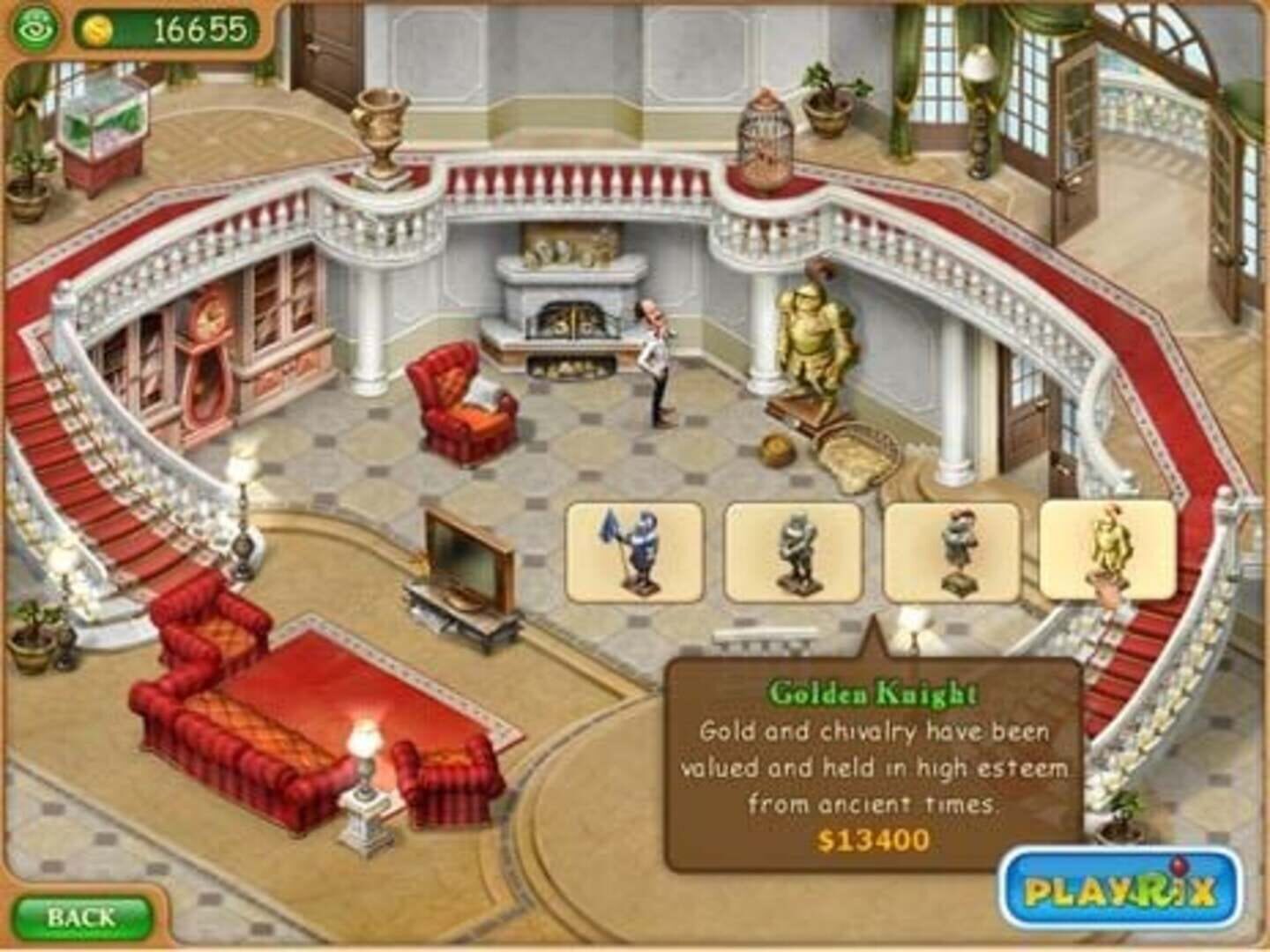Click the red armchair near the fireplace
1270x952 pixels.
(x=459, y=405)
